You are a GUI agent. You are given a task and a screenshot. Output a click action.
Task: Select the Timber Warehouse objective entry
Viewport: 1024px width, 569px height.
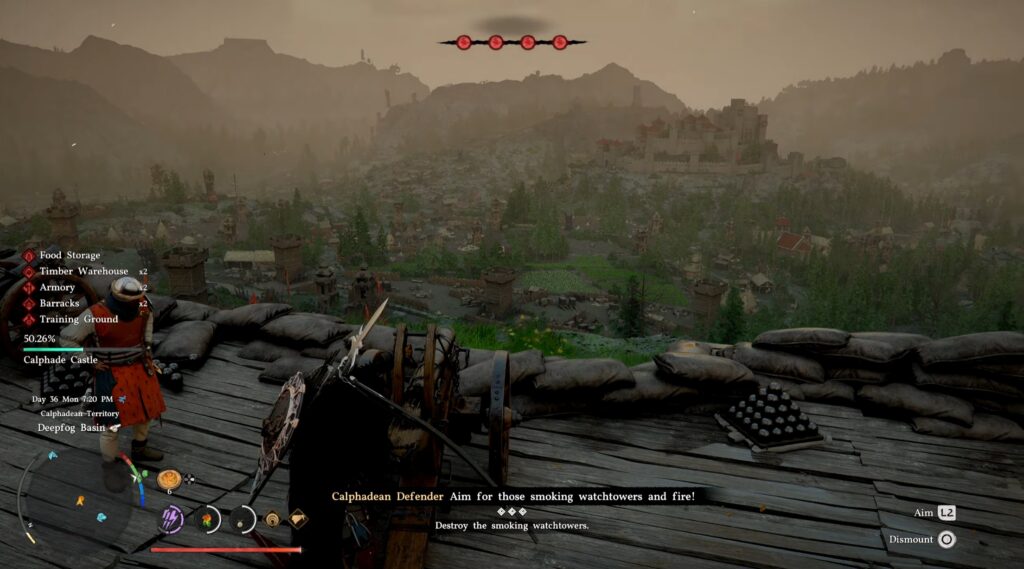coord(83,271)
